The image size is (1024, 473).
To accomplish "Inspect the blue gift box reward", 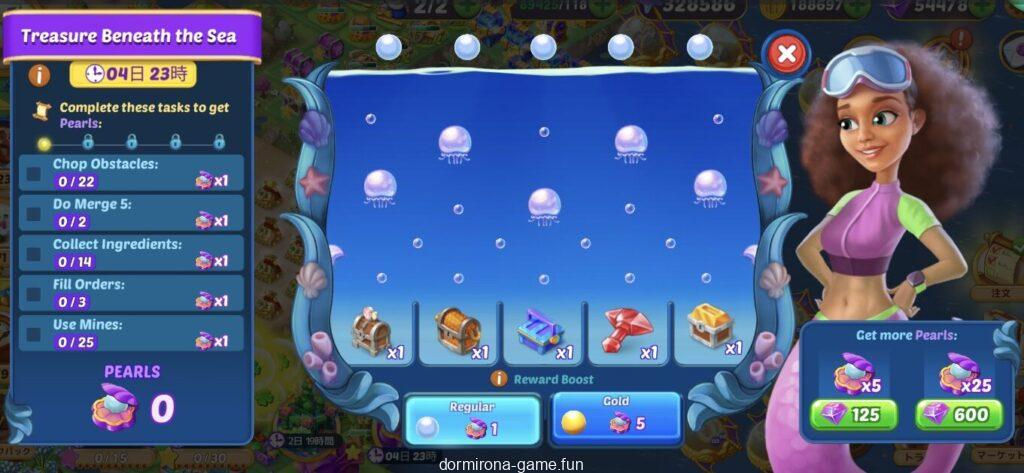I will tap(543, 331).
